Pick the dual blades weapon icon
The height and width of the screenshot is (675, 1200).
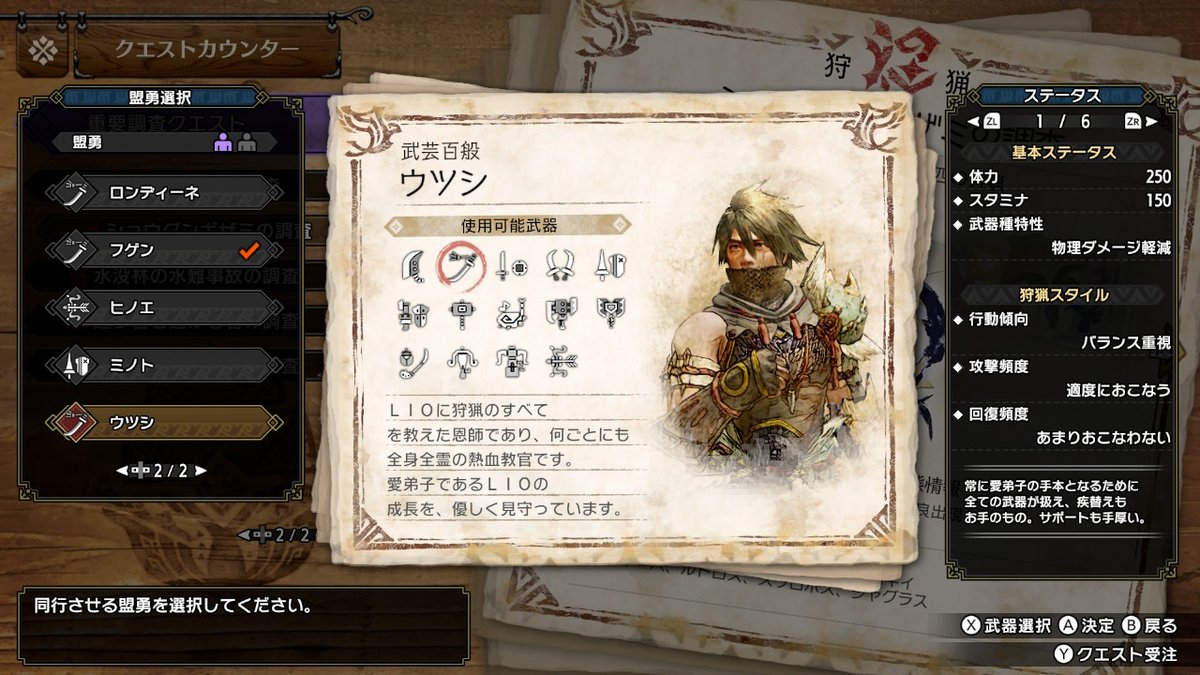coord(559,264)
